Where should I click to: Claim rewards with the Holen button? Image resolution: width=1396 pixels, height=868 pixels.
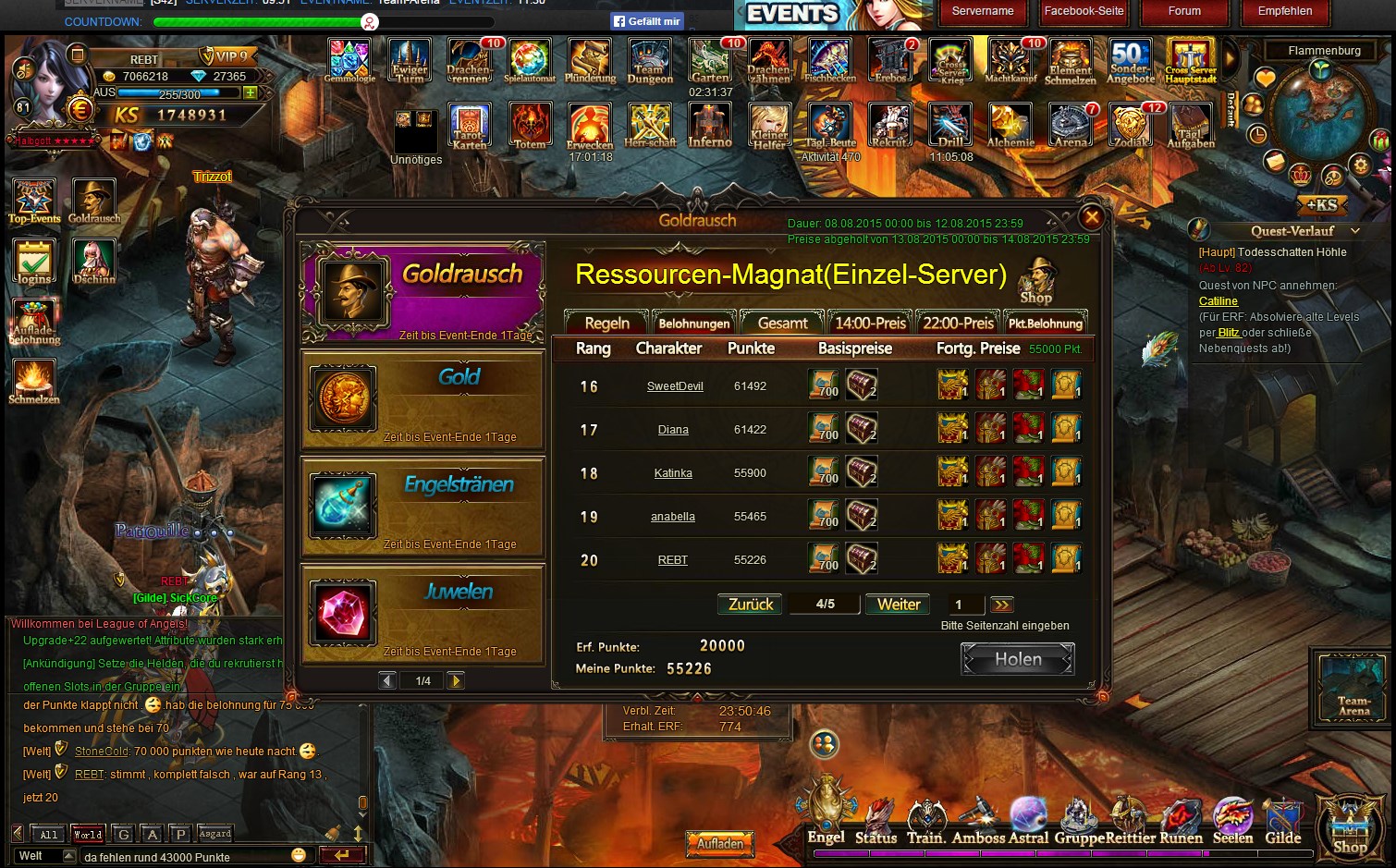[x=1017, y=659]
